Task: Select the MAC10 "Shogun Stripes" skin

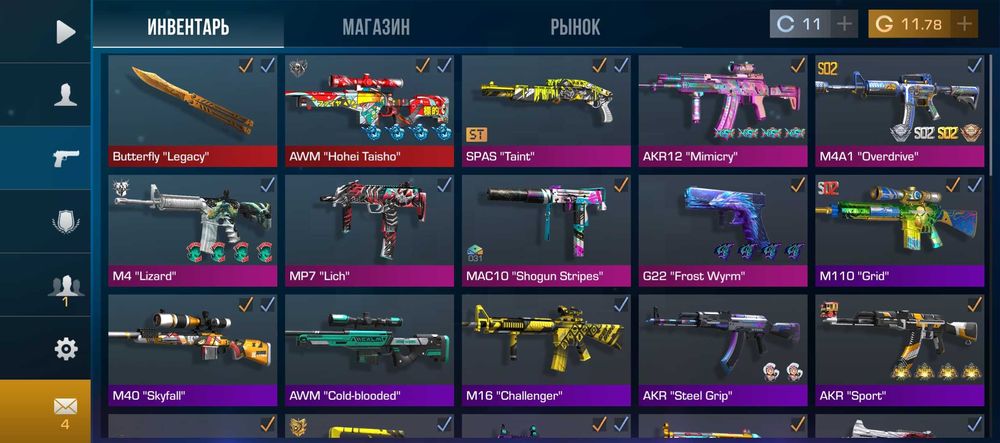Action: 546,230
